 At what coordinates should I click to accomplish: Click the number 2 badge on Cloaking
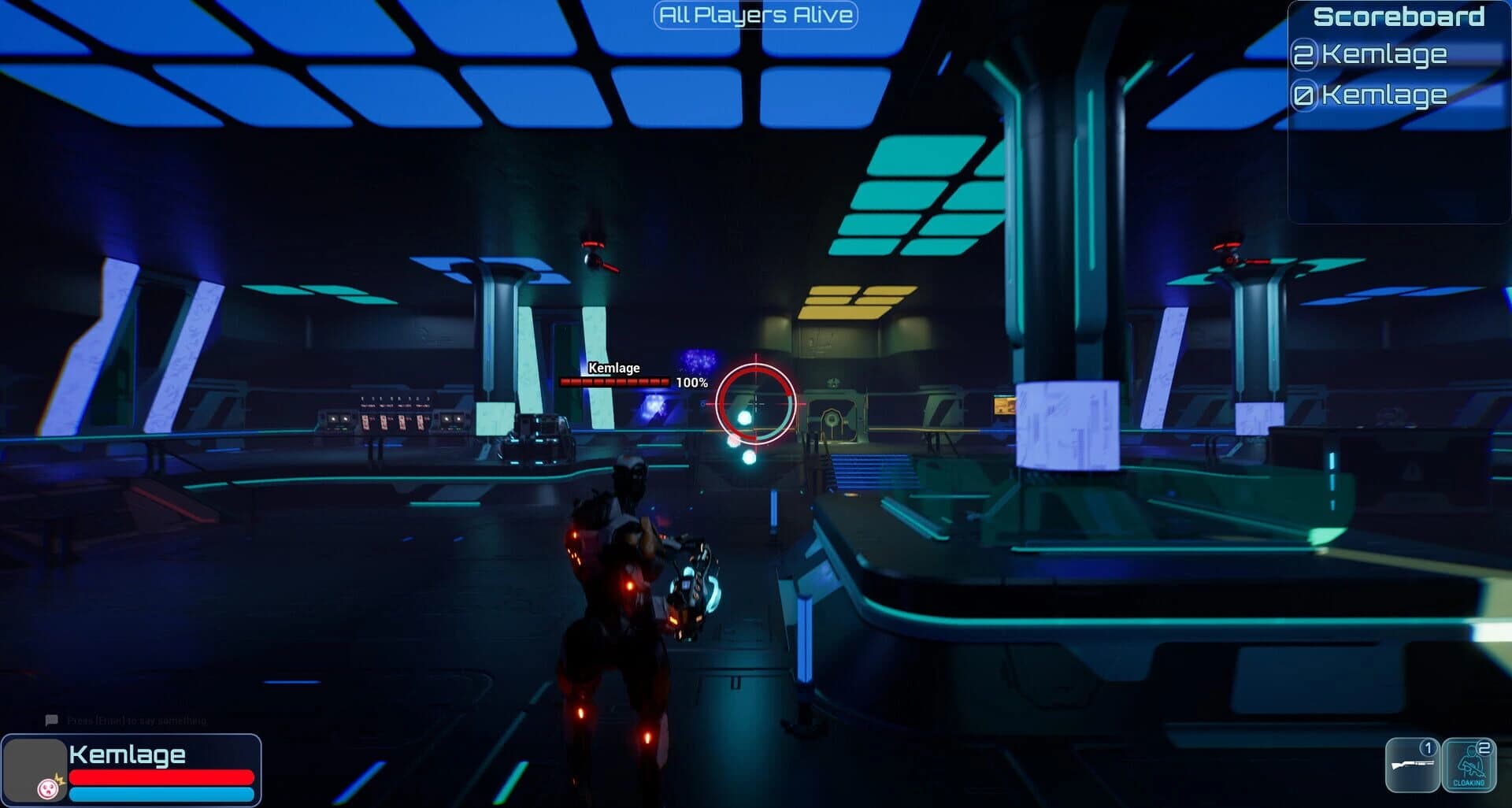point(1484,748)
